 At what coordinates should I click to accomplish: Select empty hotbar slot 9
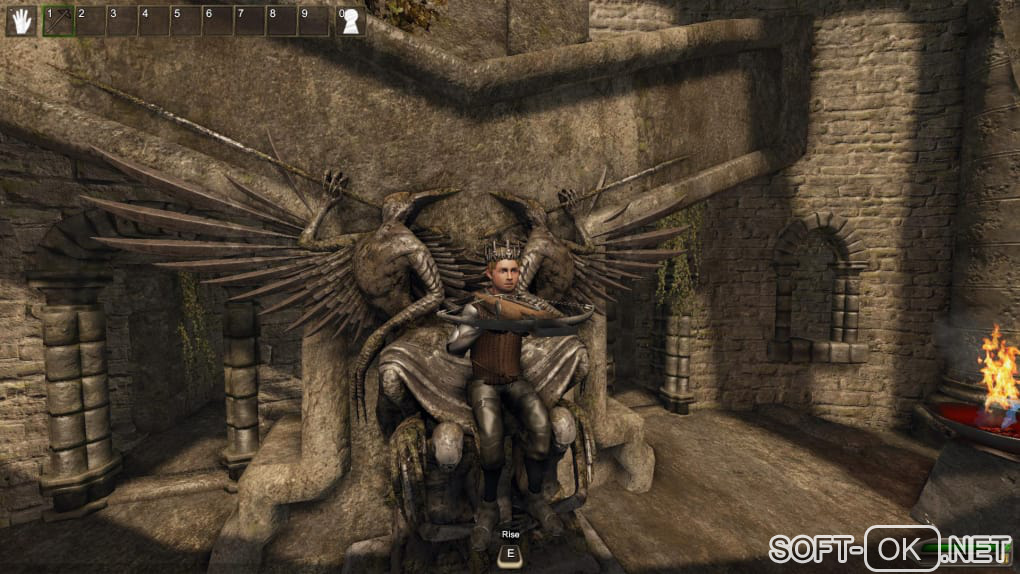314,21
